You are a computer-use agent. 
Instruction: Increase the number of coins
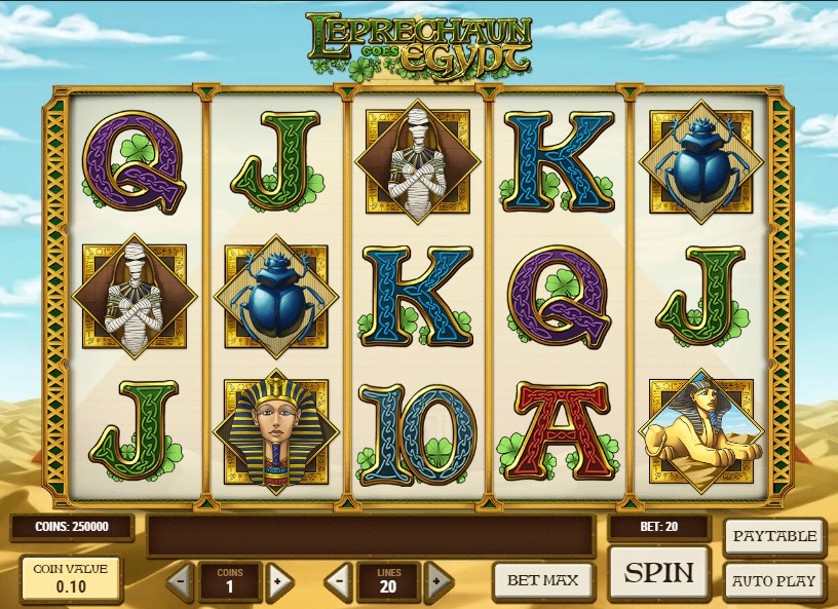pos(279,579)
